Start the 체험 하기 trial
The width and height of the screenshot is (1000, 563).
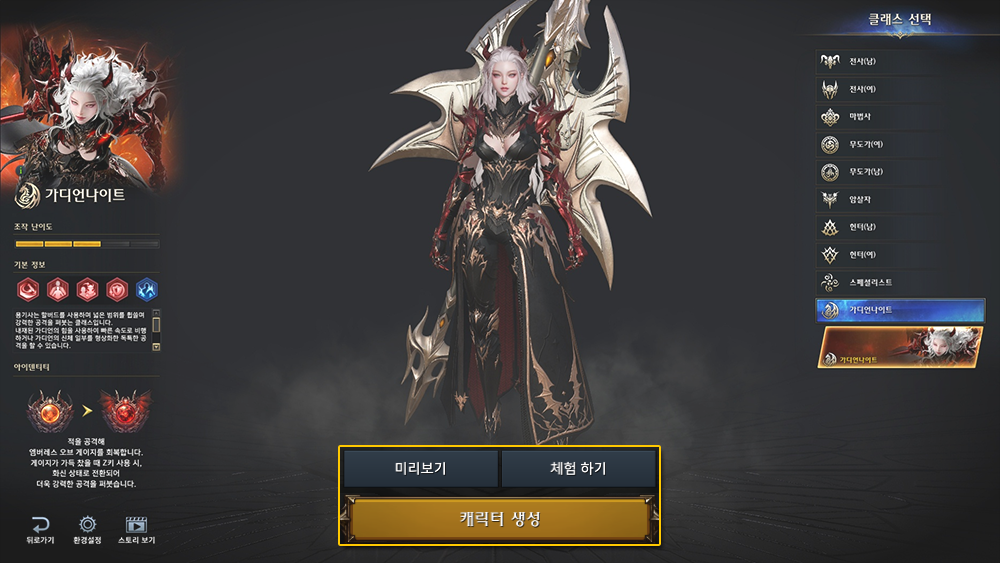pyautogui.click(x=578, y=468)
